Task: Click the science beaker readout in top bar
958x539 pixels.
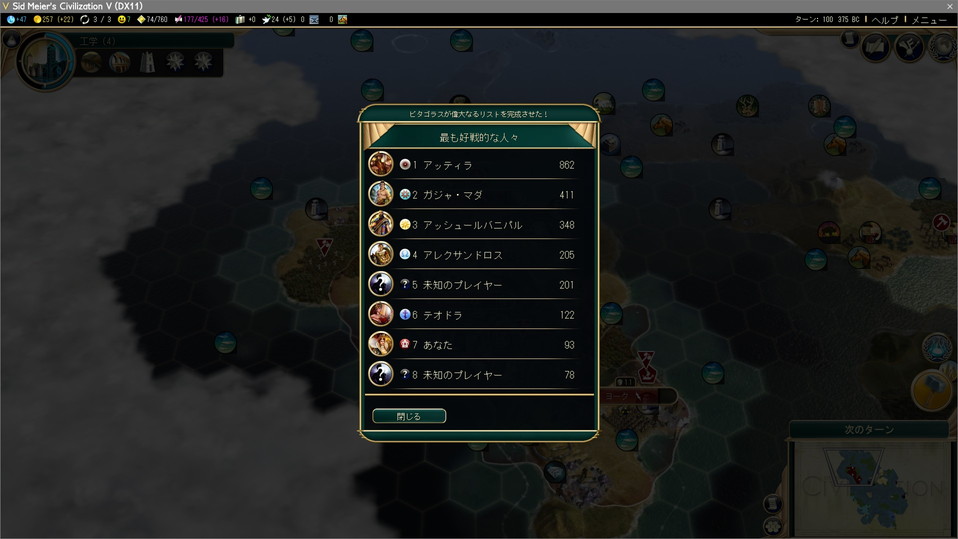Action: point(16,19)
